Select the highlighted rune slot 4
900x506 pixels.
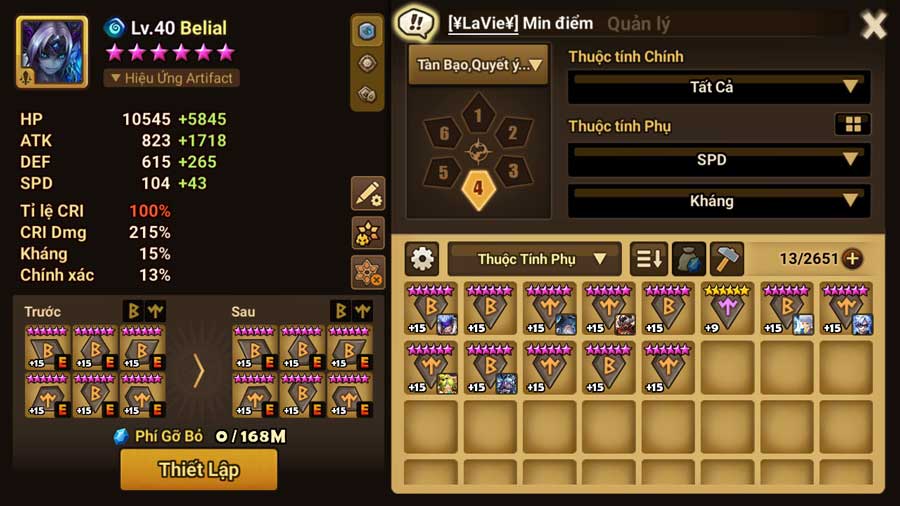[x=478, y=188]
